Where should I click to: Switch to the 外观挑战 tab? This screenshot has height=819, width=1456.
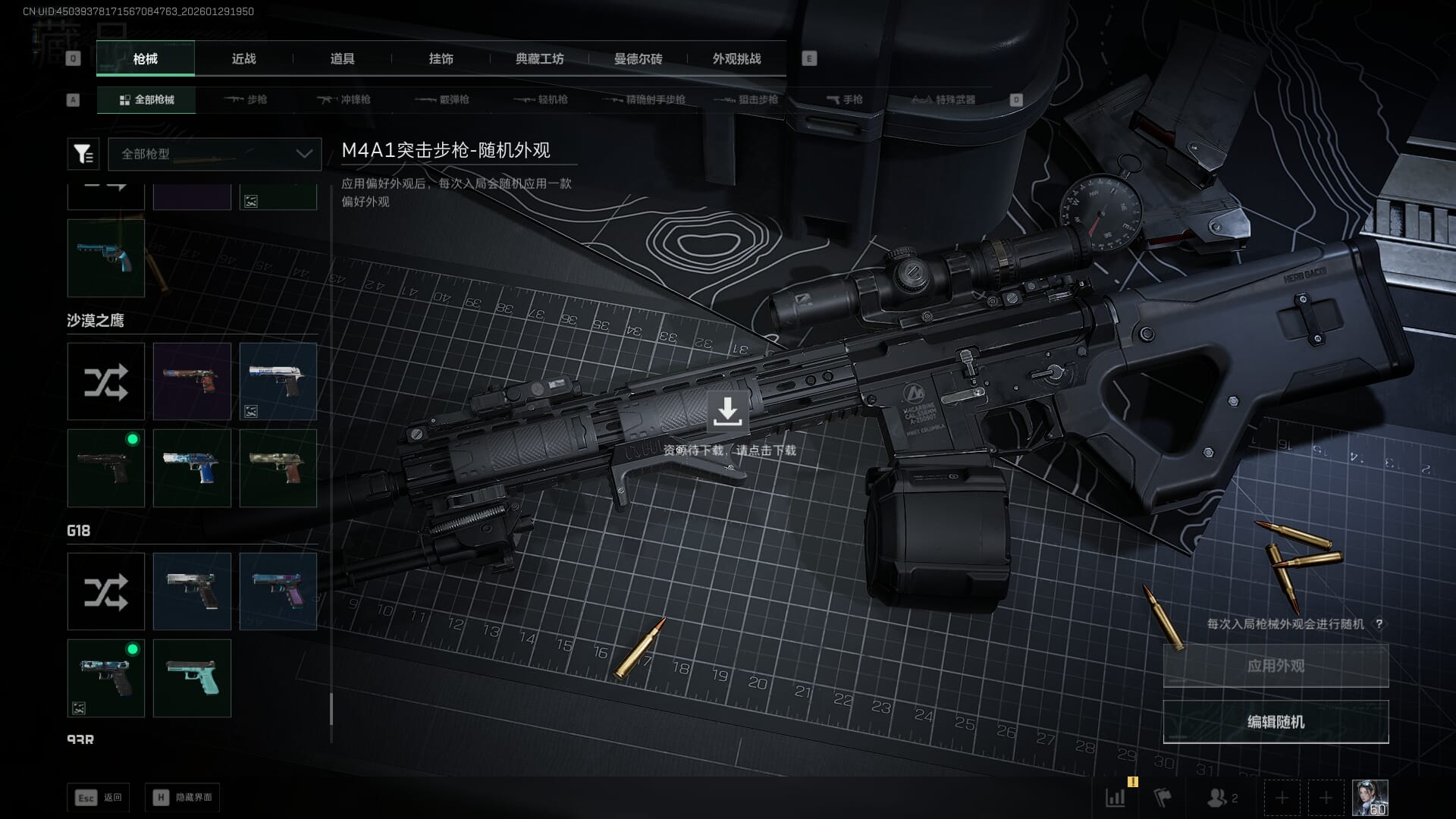736,58
